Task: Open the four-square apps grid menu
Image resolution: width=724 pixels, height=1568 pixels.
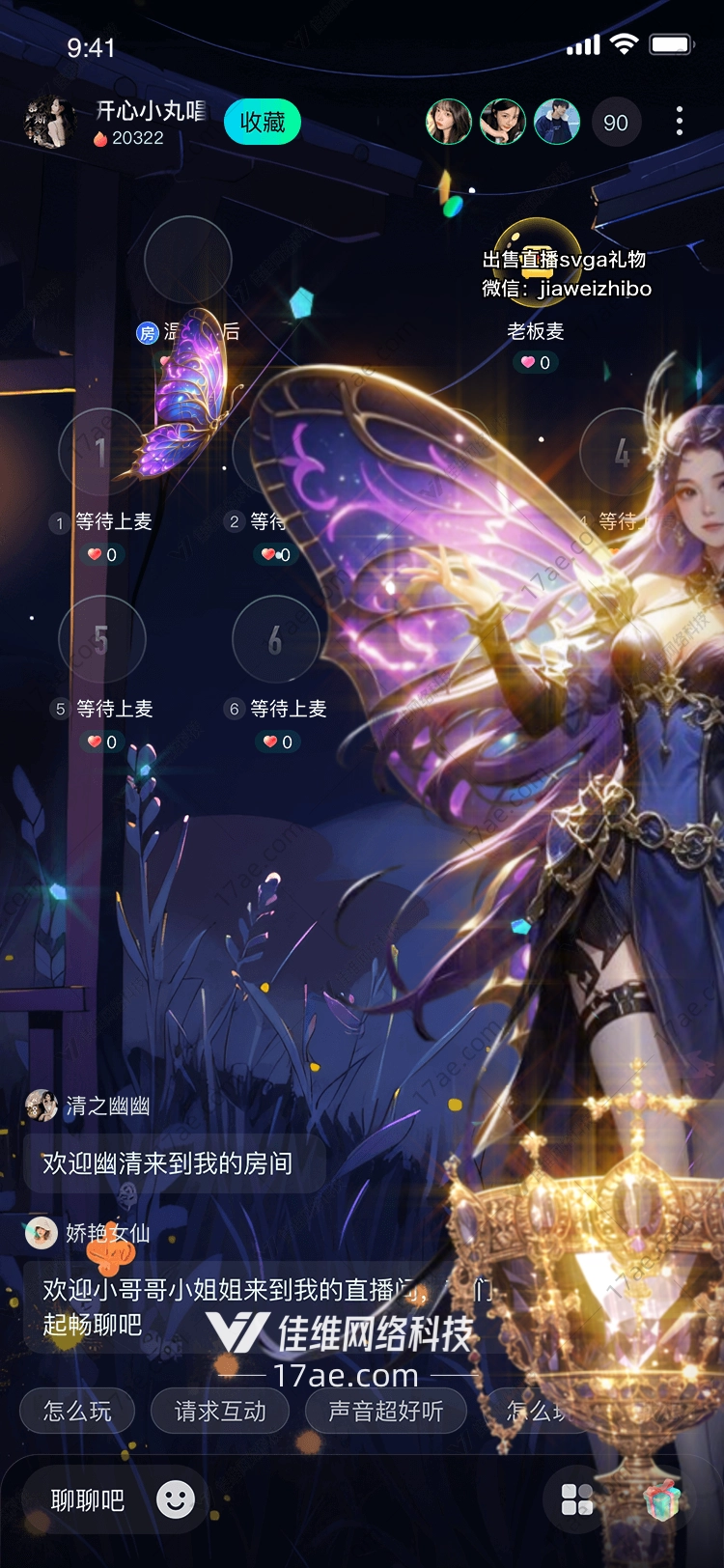Action: click(x=577, y=1499)
